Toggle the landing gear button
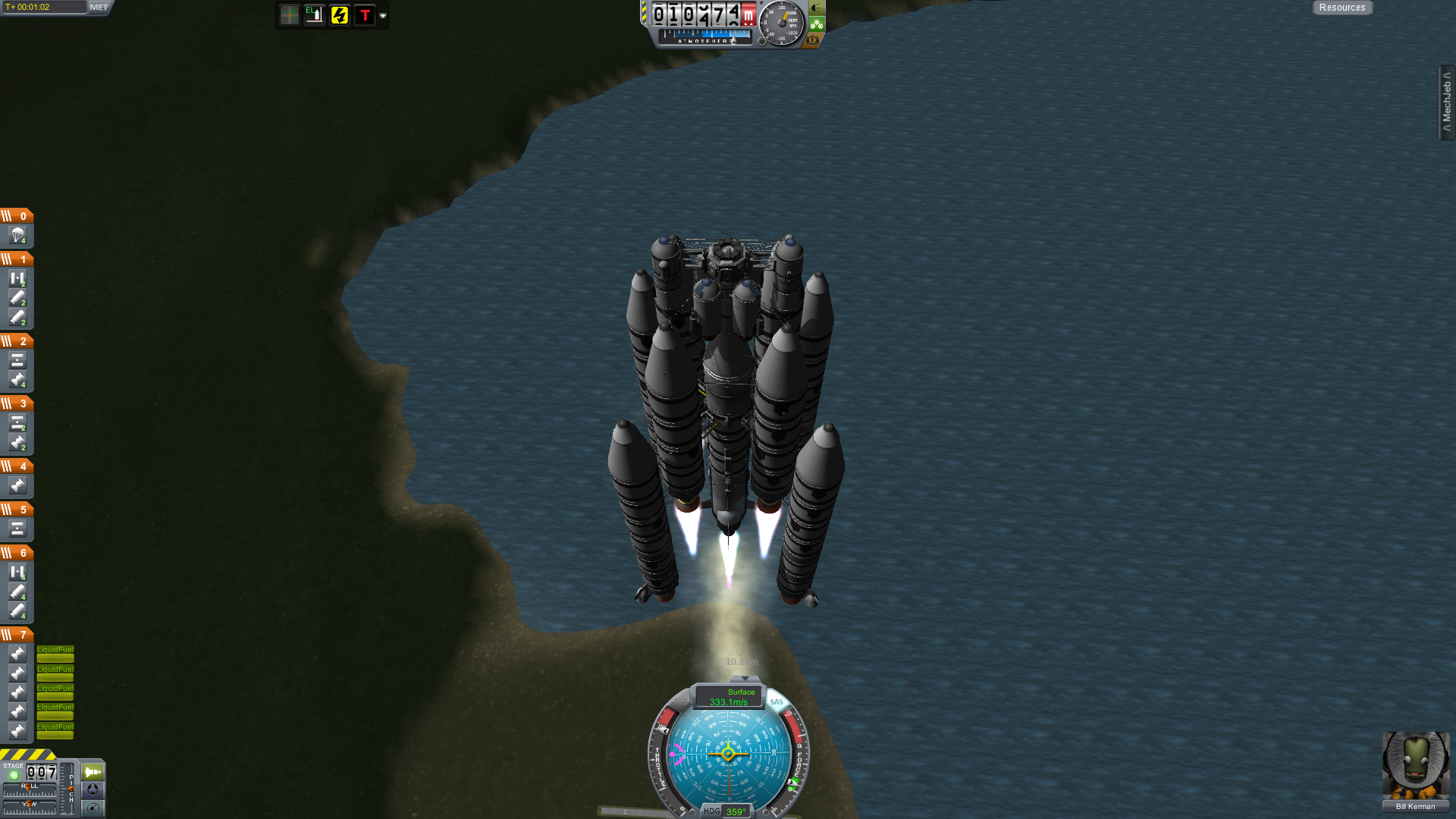 click(x=817, y=24)
